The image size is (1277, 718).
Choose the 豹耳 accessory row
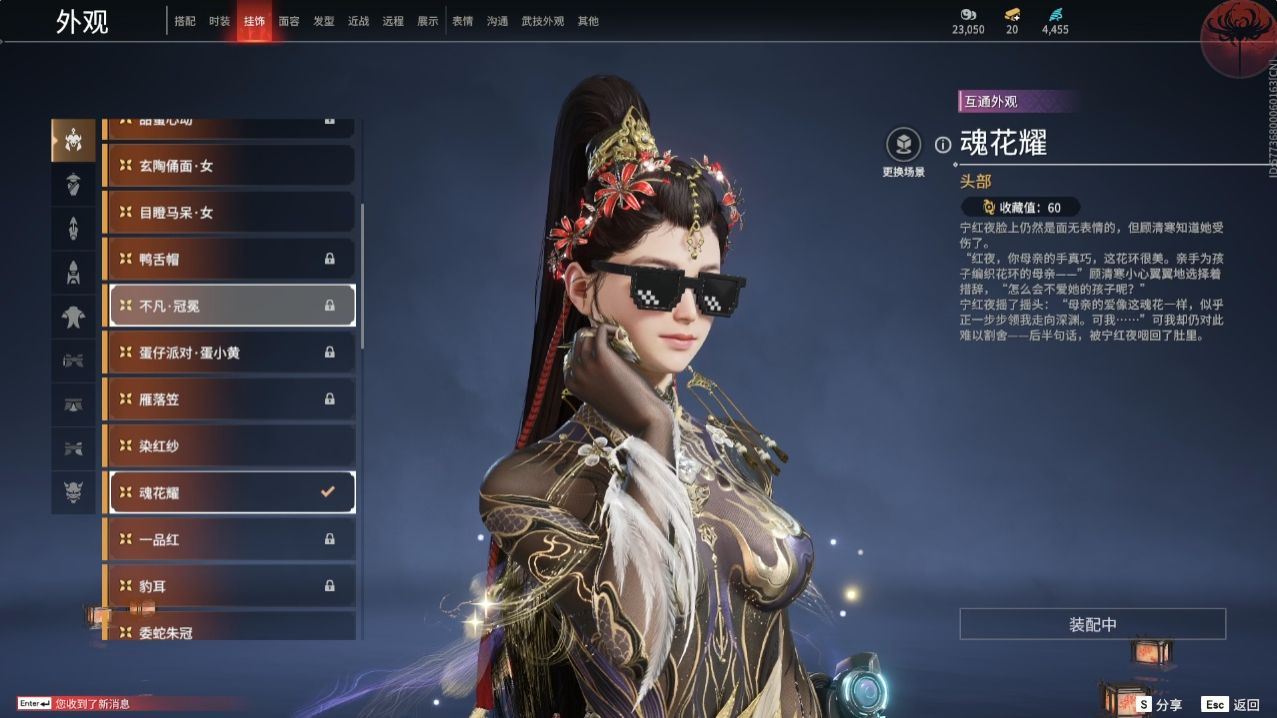point(229,586)
